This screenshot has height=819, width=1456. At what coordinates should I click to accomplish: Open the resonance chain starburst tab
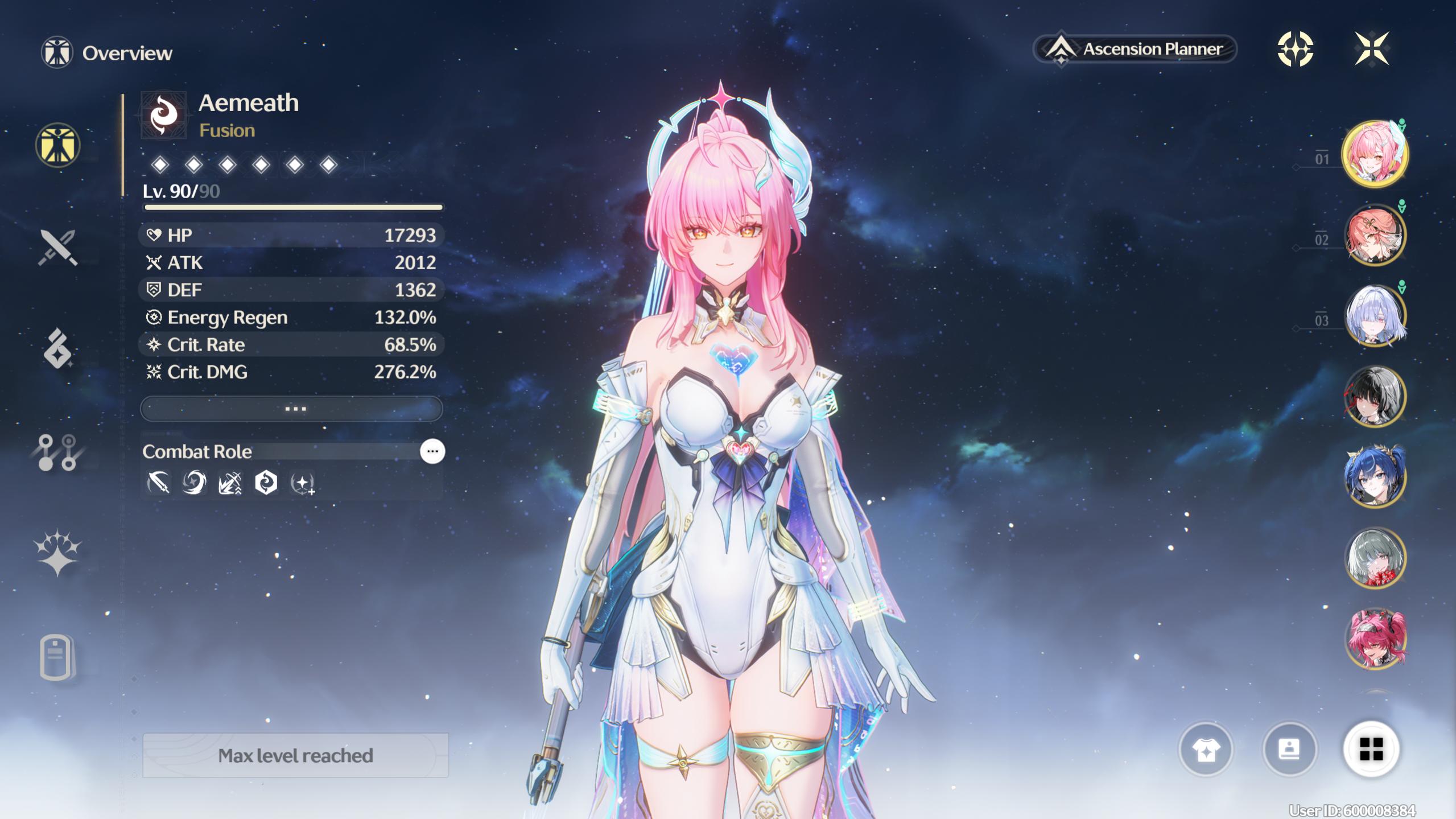click(57, 553)
